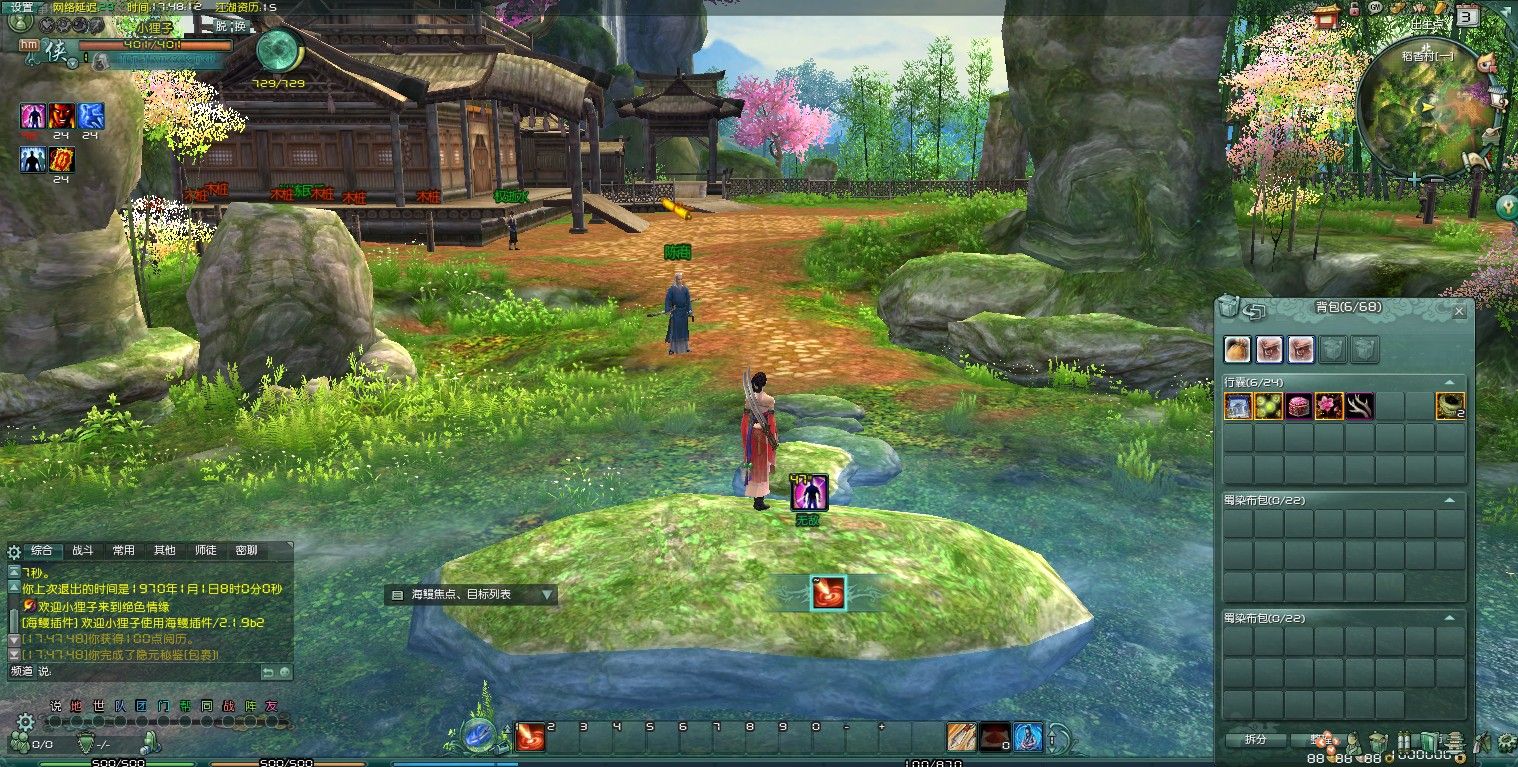Select the pink treasure box item
The width and height of the screenshot is (1518, 767).
1298,406
